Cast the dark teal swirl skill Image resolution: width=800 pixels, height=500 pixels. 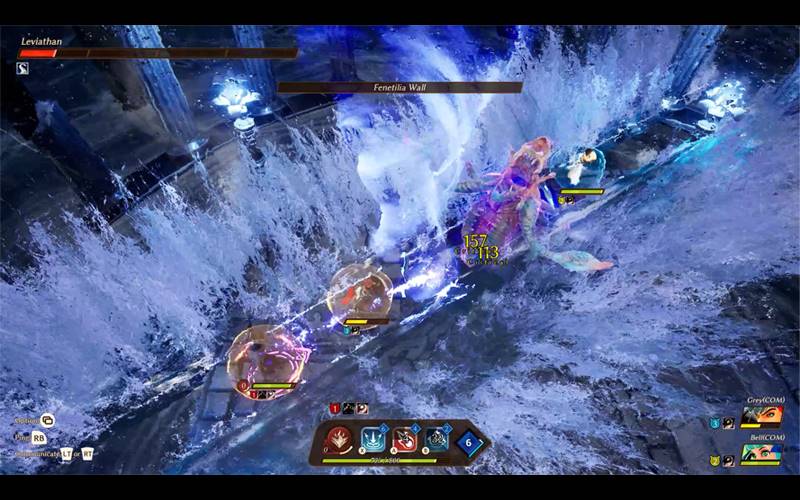point(436,439)
